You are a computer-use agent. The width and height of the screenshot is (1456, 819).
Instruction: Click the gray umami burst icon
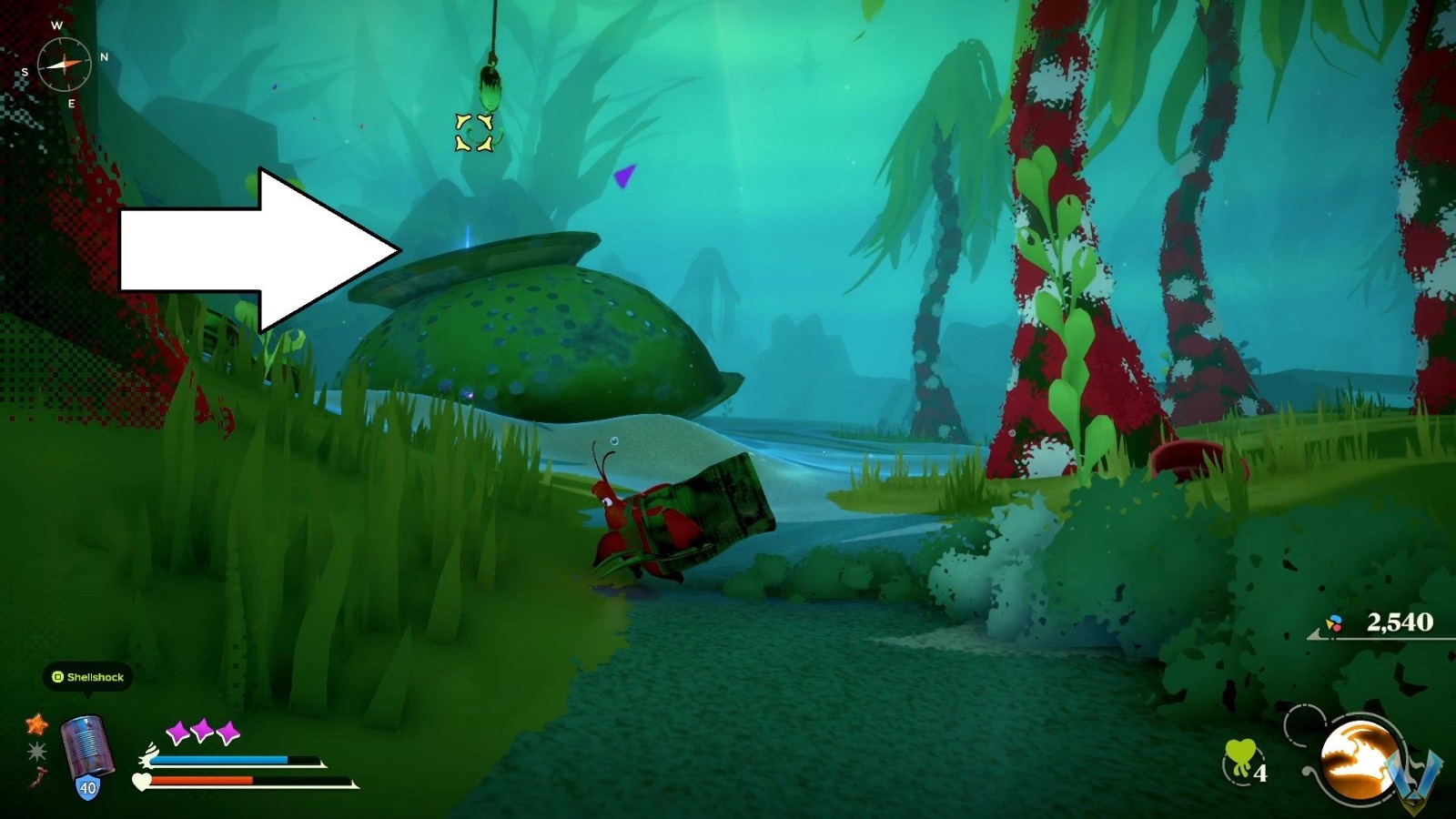coord(38,751)
